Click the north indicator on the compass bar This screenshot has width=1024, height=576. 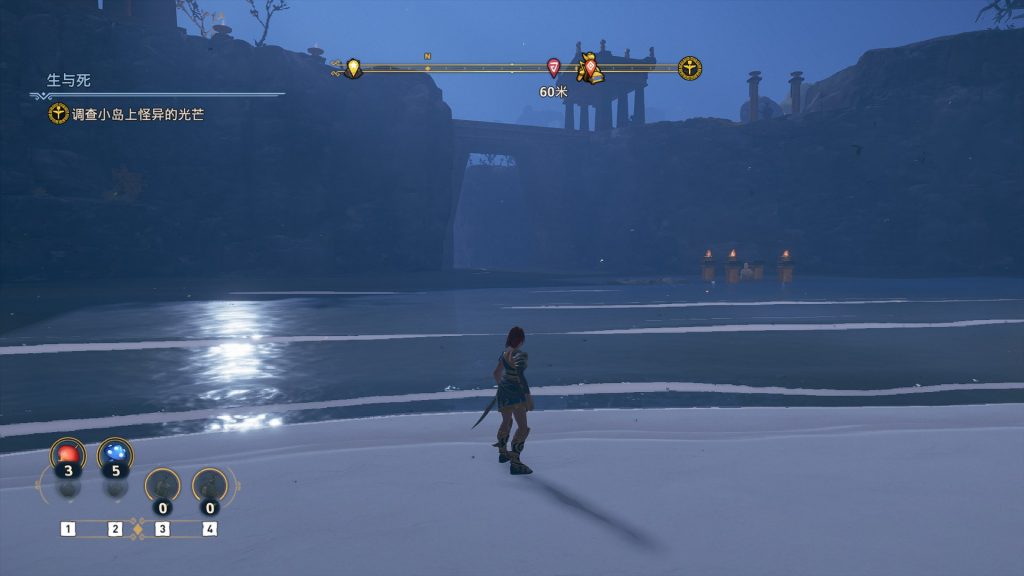pos(427,57)
